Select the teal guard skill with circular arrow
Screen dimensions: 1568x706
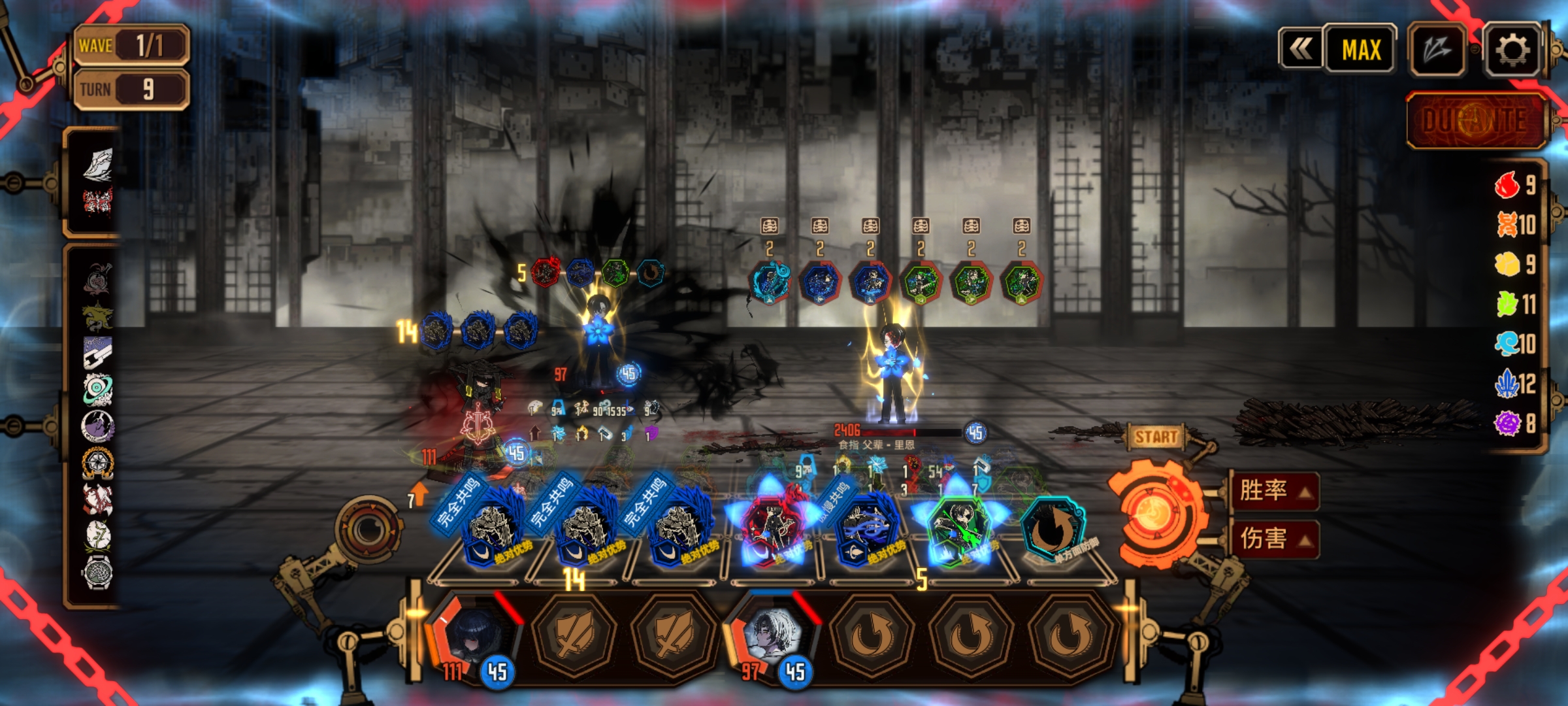pos(1053,531)
